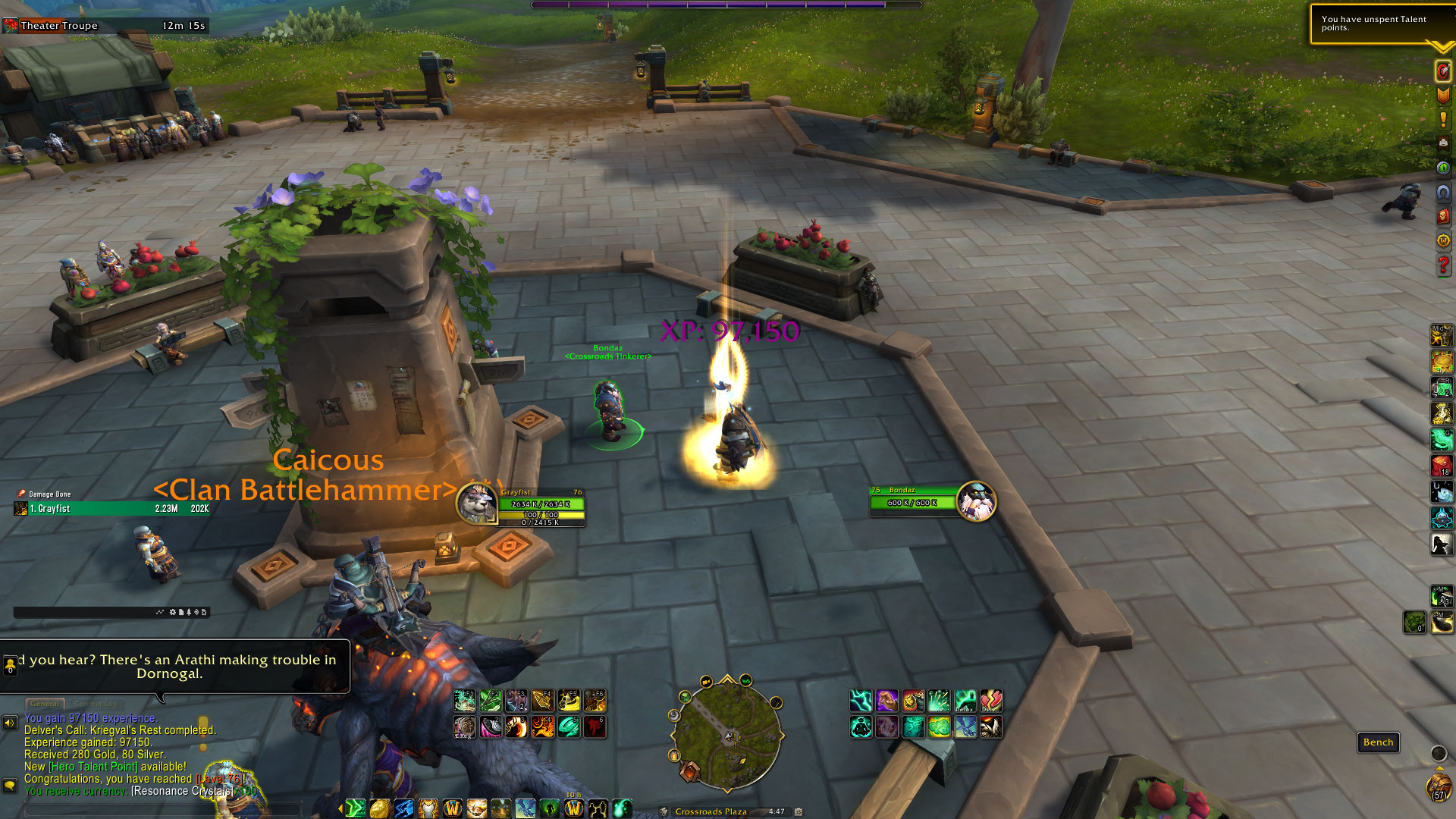
Task: Open the minimap tracking camera button
Action: (x=706, y=681)
